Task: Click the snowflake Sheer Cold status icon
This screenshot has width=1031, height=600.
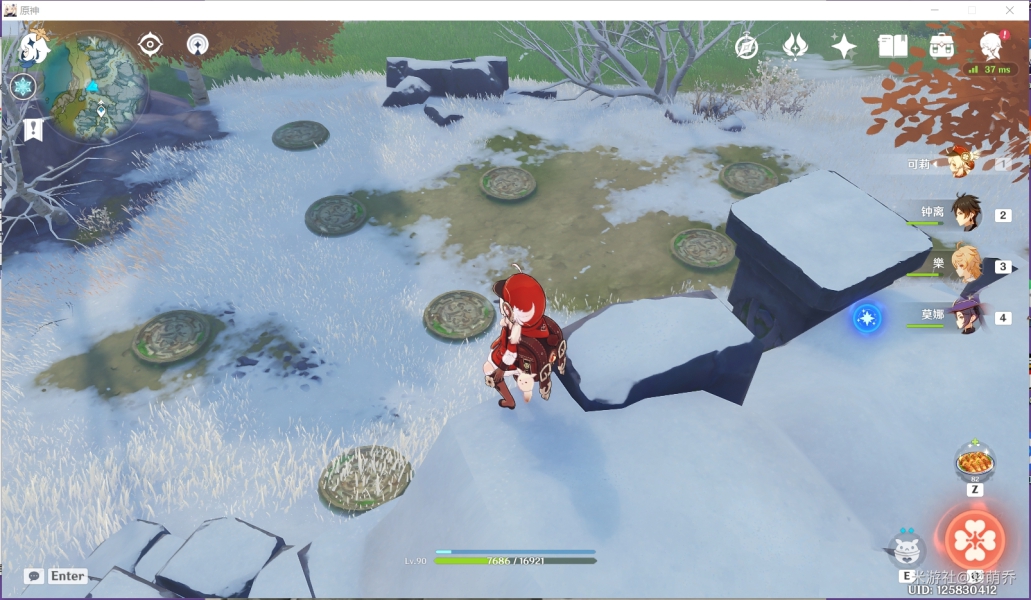Action: (23, 86)
